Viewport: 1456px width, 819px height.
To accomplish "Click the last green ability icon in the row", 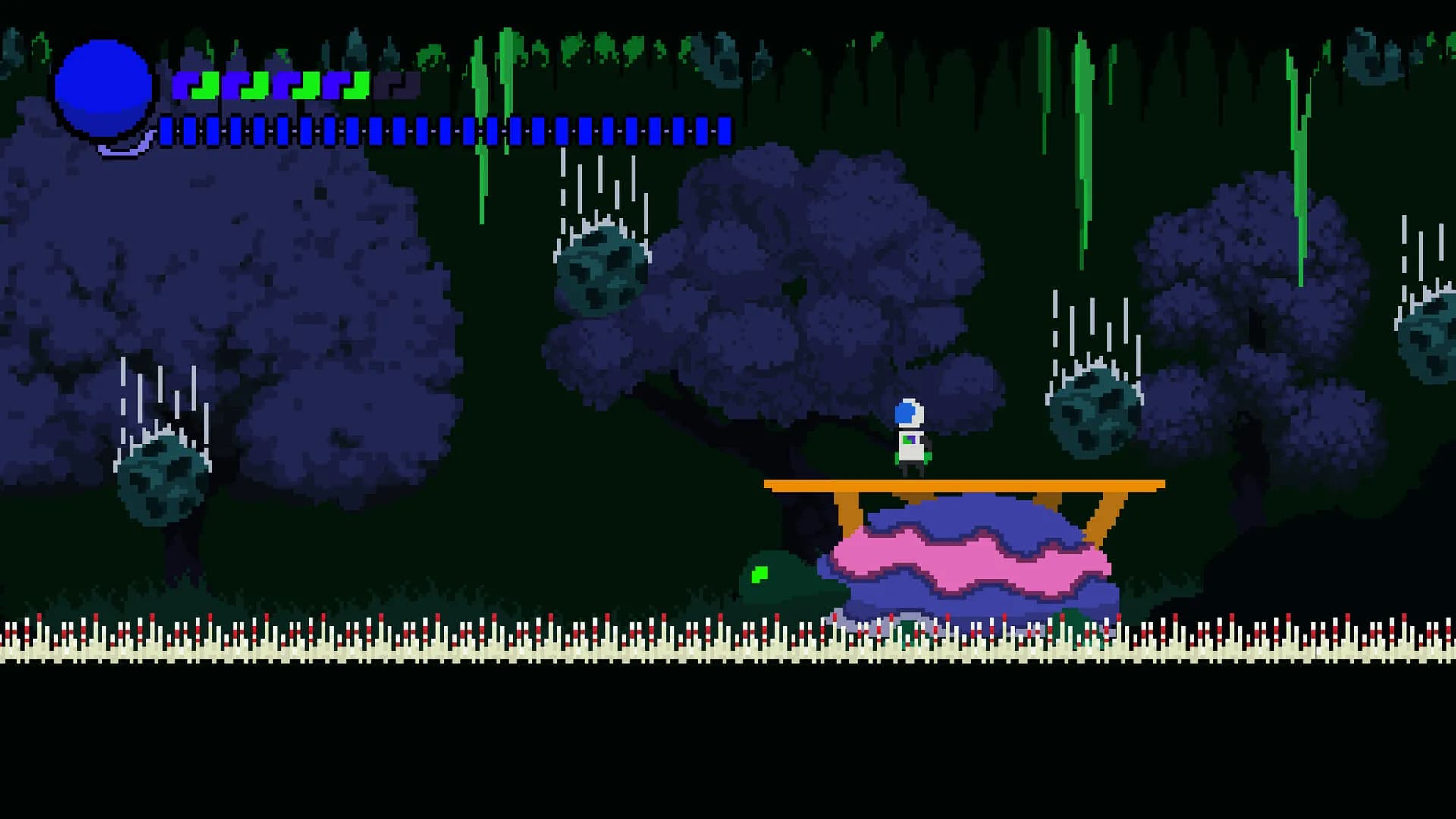I will (x=355, y=85).
